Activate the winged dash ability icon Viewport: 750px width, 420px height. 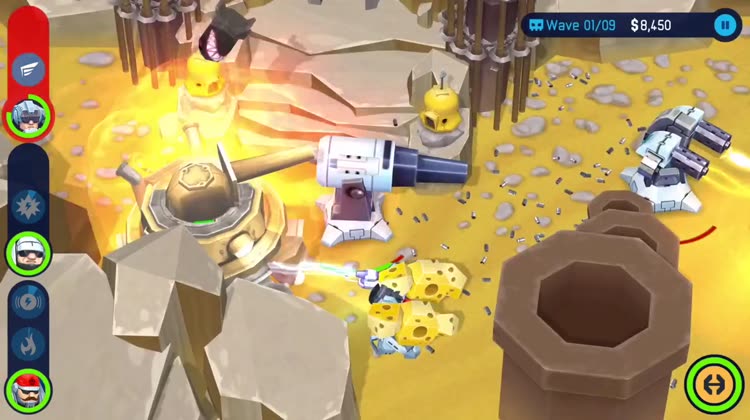tap(27, 70)
